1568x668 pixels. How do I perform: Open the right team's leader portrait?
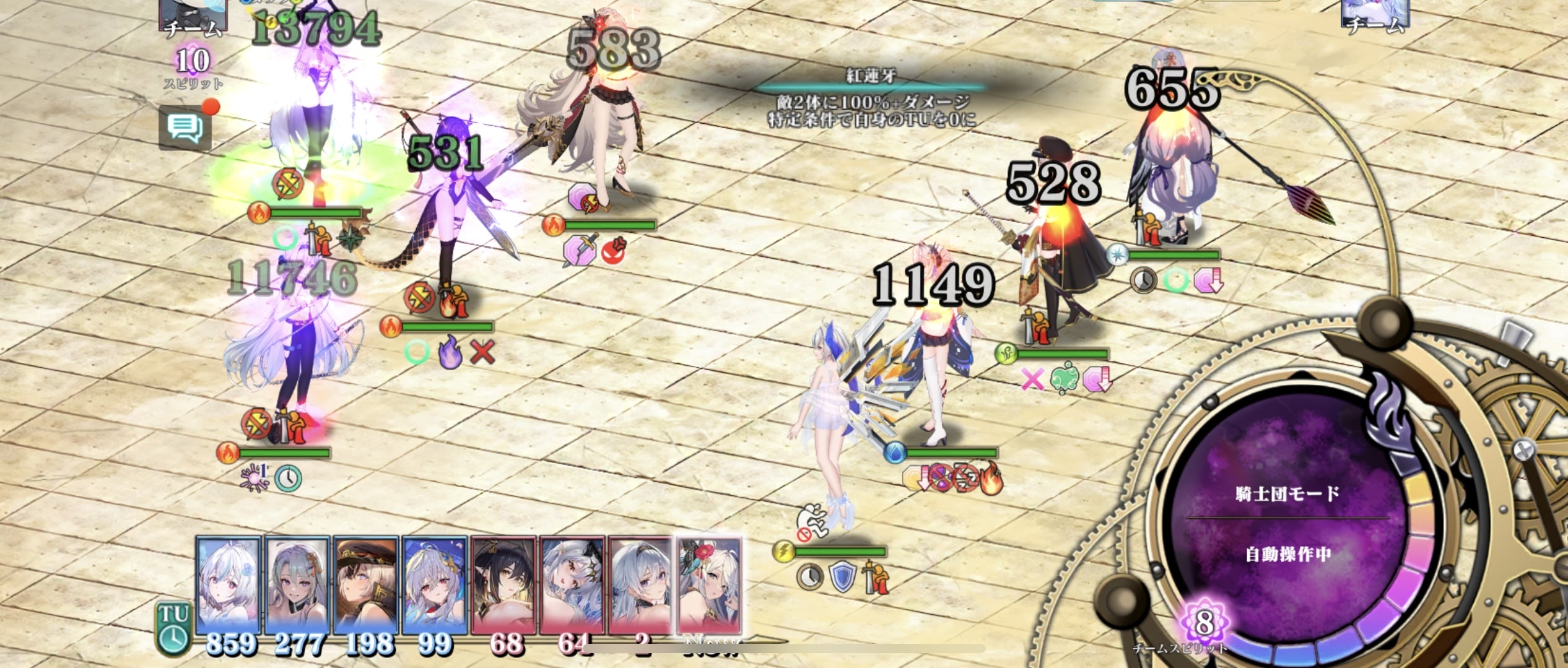pyautogui.click(x=1375, y=14)
